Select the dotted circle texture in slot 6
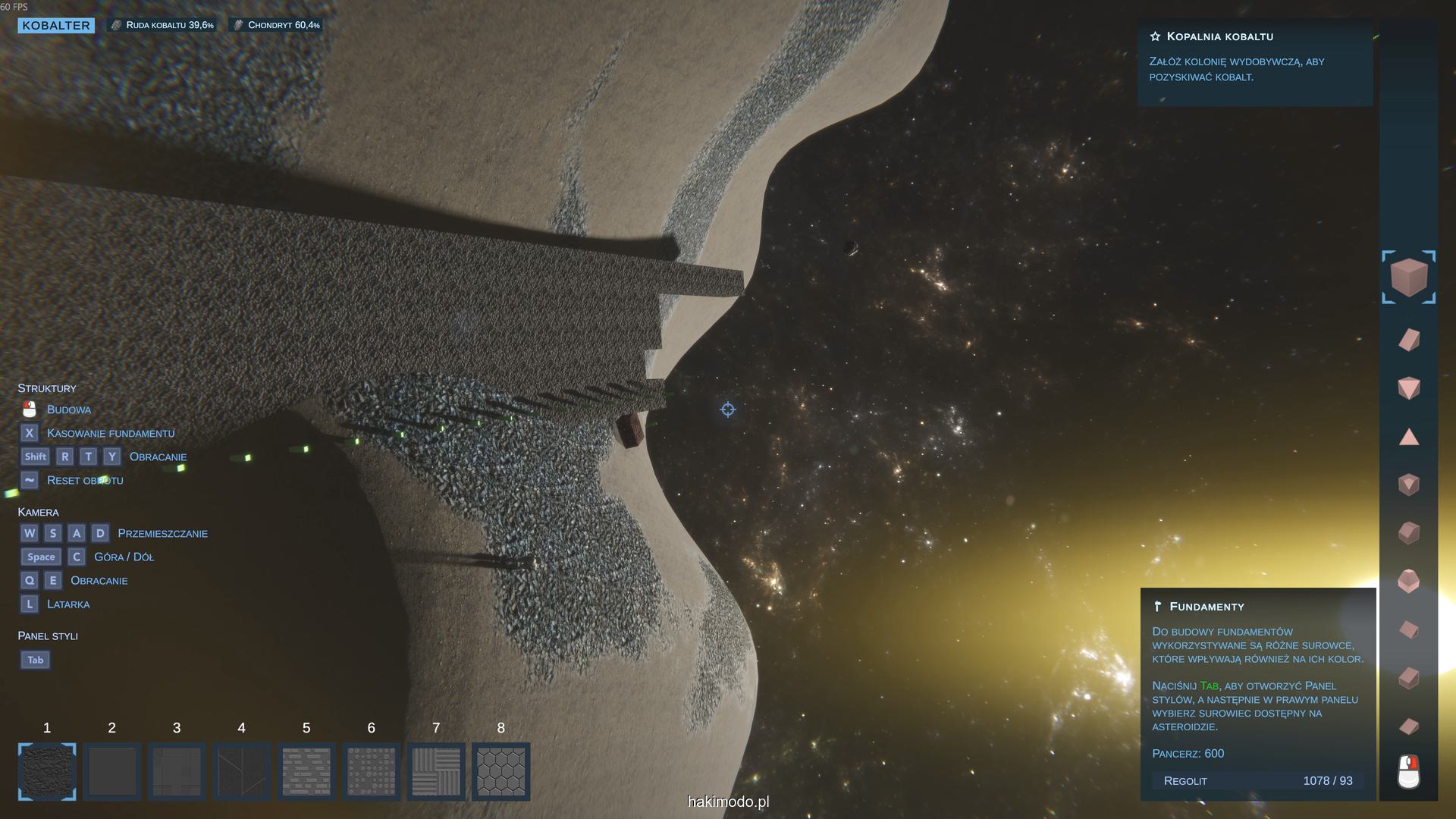The height and width of the screenshot is (819, 1456). [372, 771]
